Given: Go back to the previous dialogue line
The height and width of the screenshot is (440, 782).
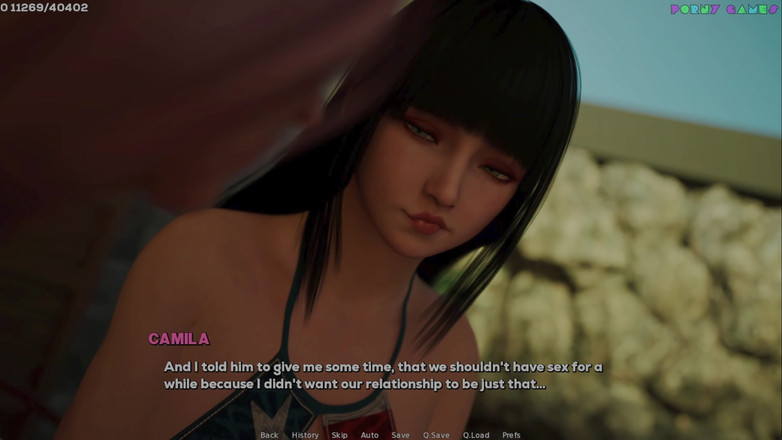Looking at the screenshot, I should tap(269, 435).
